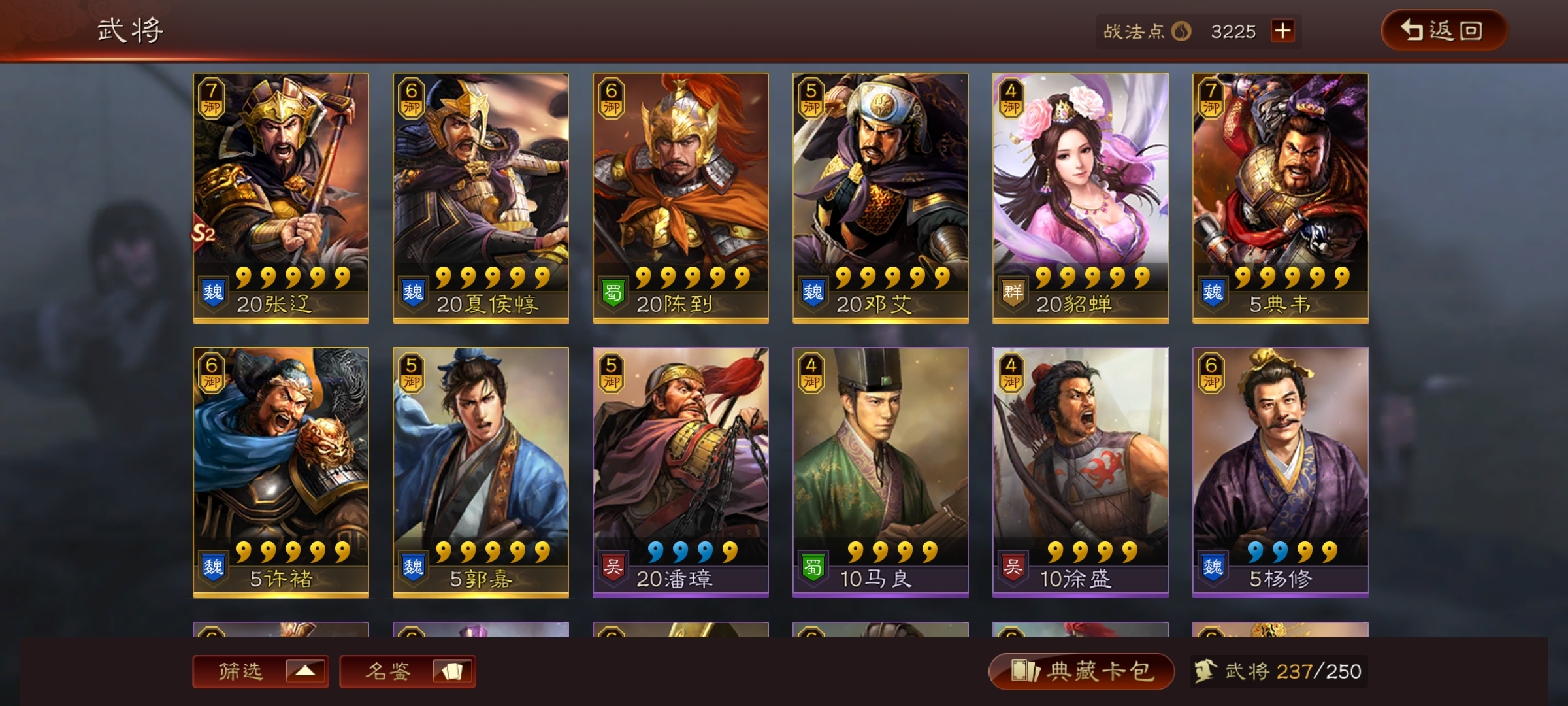Select the 郭嘉 general card
The image size is (1568, 706).
click(481, 472)
